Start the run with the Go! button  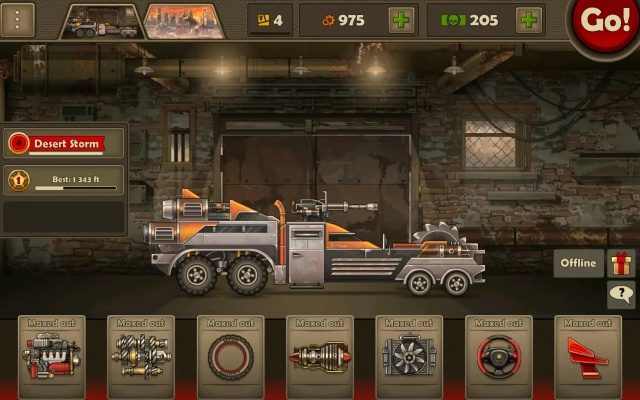click(x=606, y=22)
